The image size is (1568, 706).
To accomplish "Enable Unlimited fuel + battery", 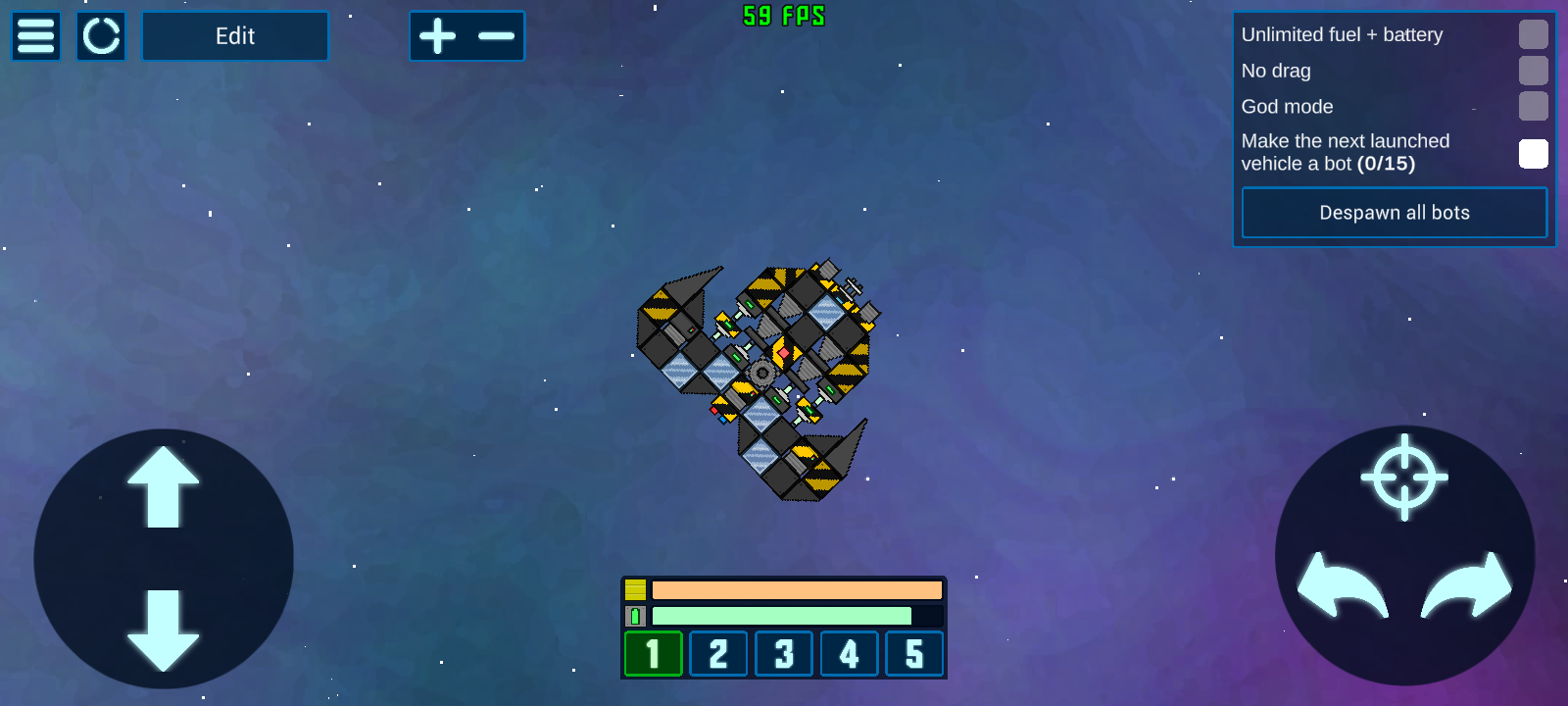I will [1533, 34].
